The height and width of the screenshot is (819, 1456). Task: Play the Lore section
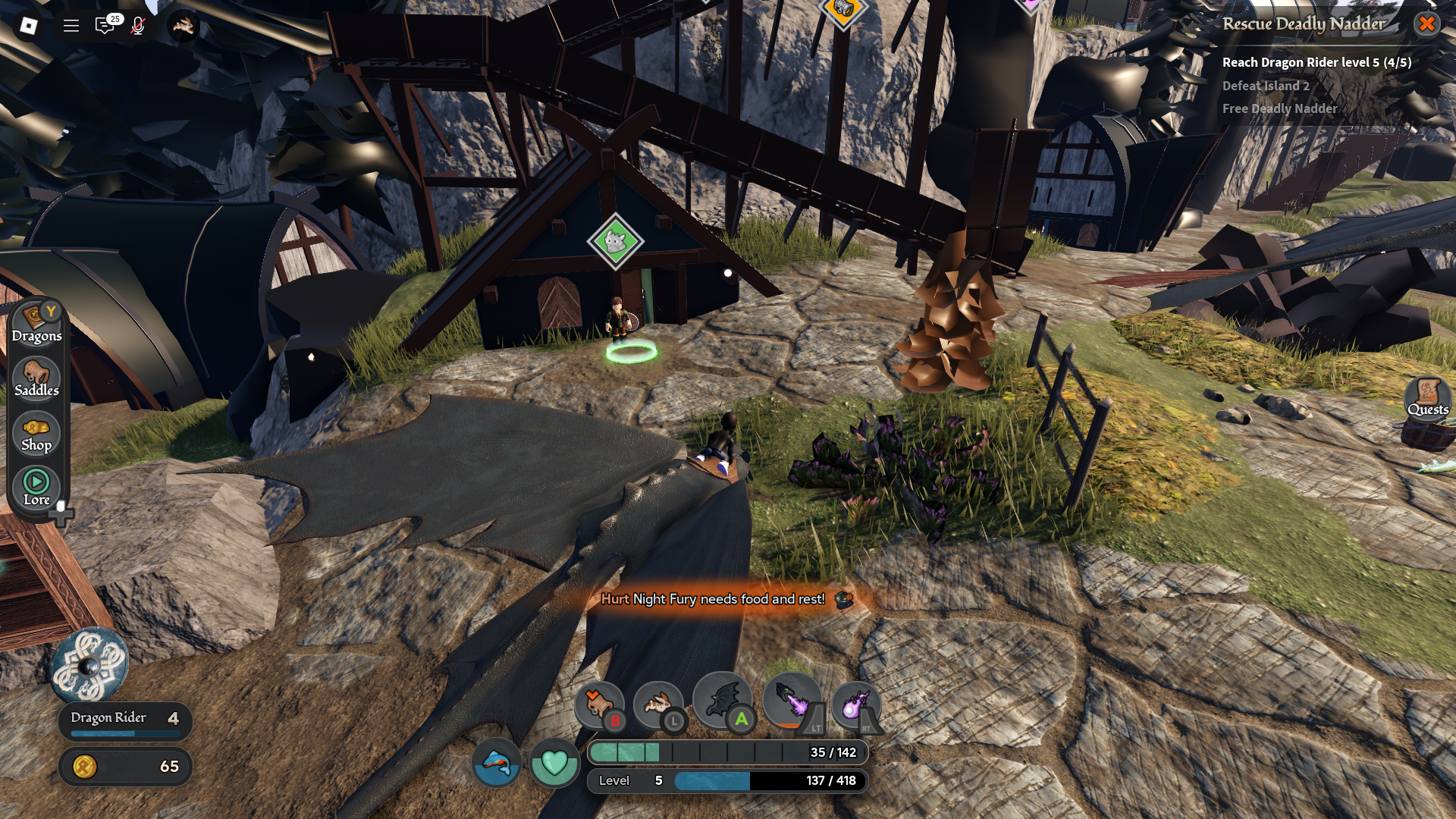(x=36, y=487)
